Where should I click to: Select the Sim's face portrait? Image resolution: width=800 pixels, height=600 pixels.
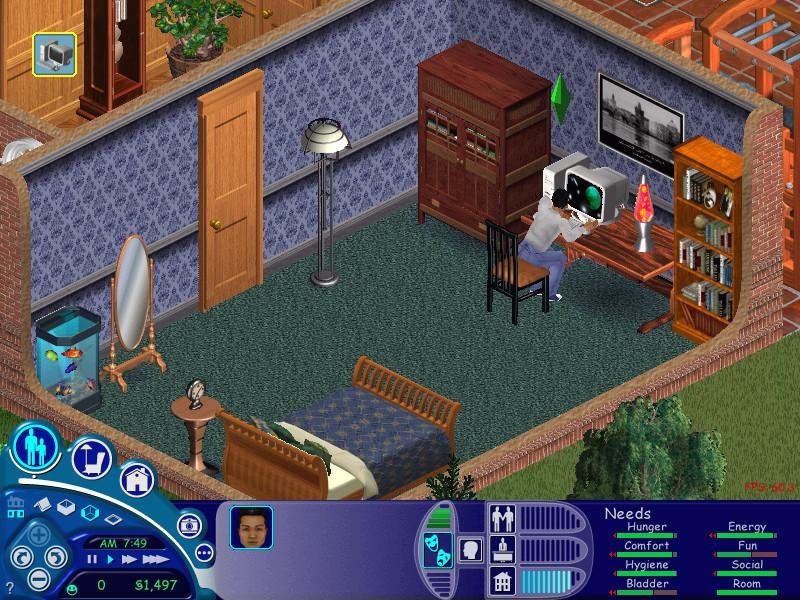(x=251, y=527)
